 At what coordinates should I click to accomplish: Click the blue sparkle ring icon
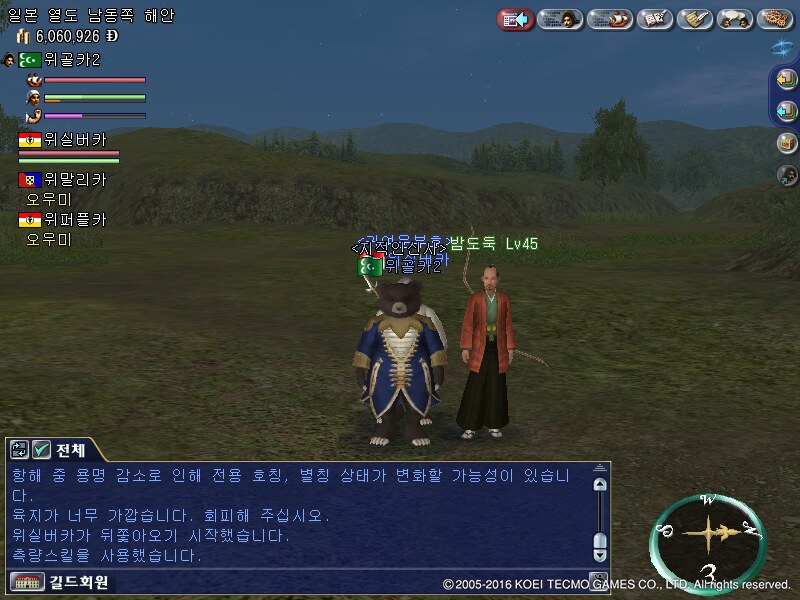pyautogui.click(x=783, y=47)
